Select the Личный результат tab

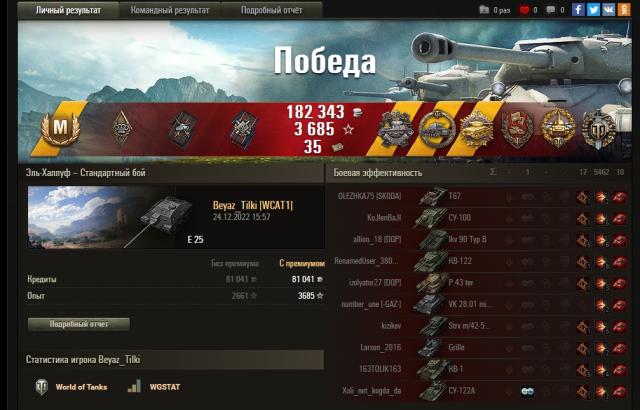pos(67,10)
